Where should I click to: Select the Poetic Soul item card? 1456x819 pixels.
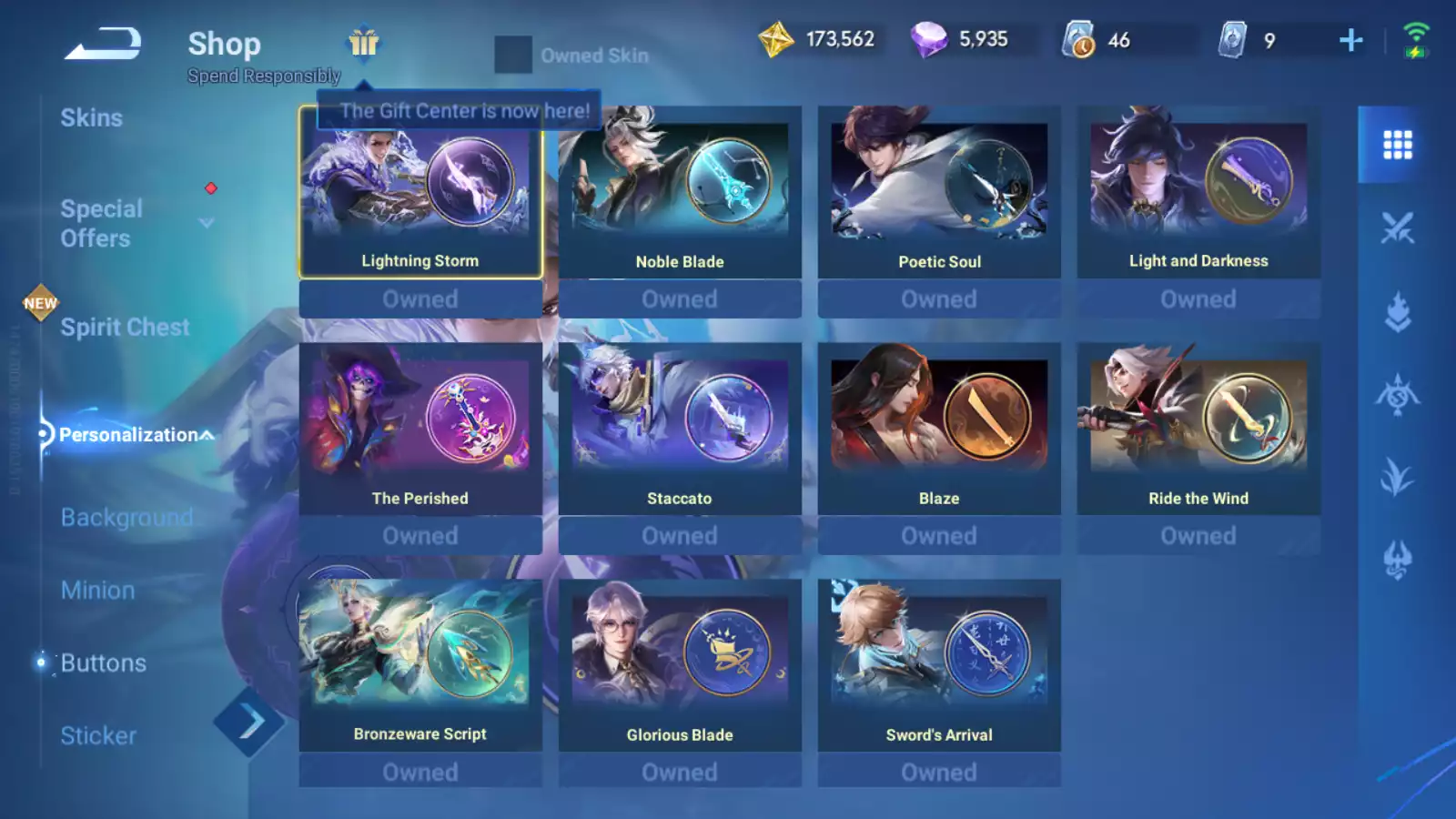pyautogui.click(x=939, y=193)
